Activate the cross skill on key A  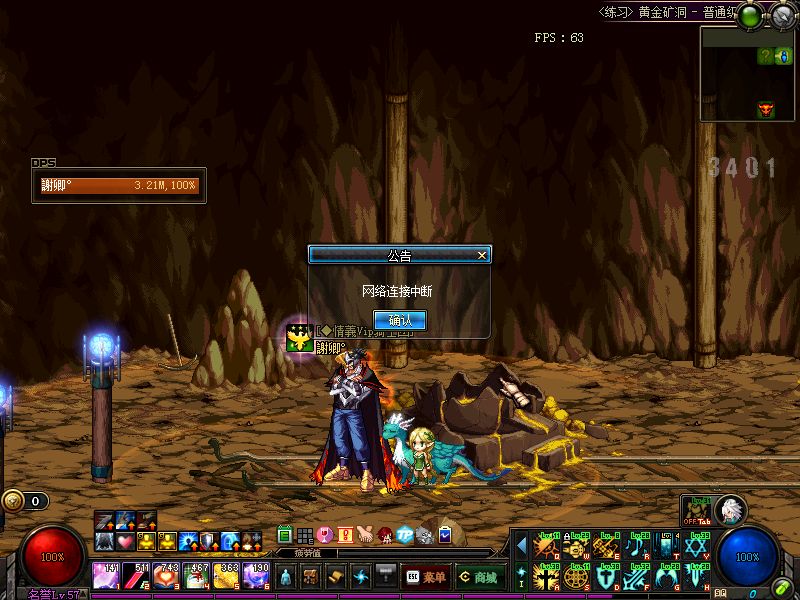point(546,577)
